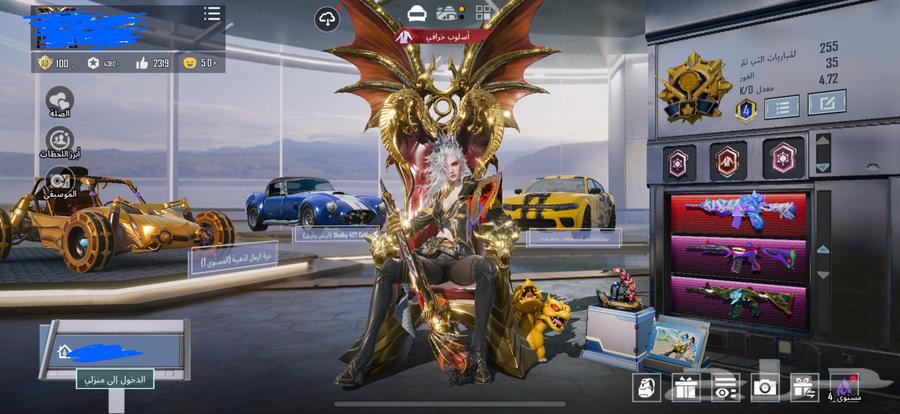900x414 pixels.
Task: Select the sofa space tab
Action: (x=417, y=13)
